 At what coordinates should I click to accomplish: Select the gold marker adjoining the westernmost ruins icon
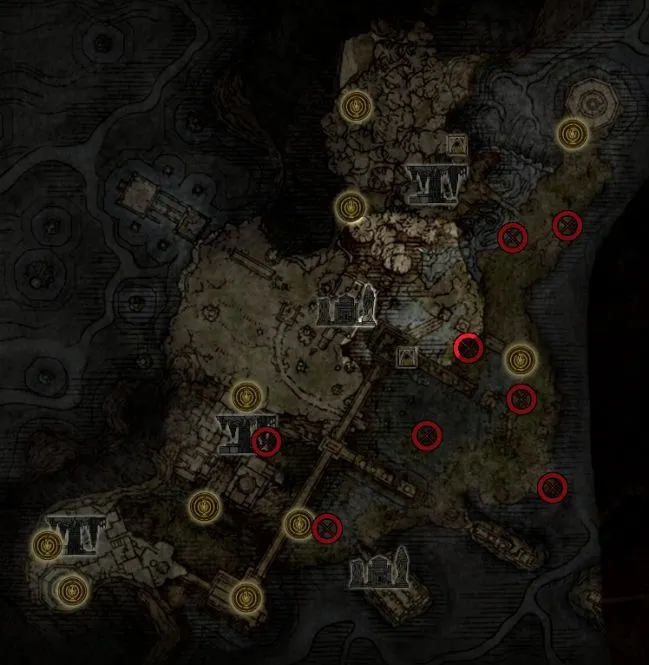[x=48, y=545]
